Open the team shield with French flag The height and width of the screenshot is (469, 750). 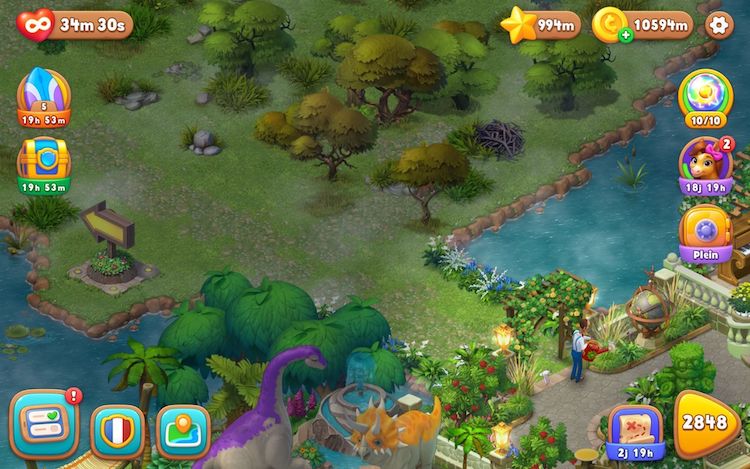coord(118,430)
